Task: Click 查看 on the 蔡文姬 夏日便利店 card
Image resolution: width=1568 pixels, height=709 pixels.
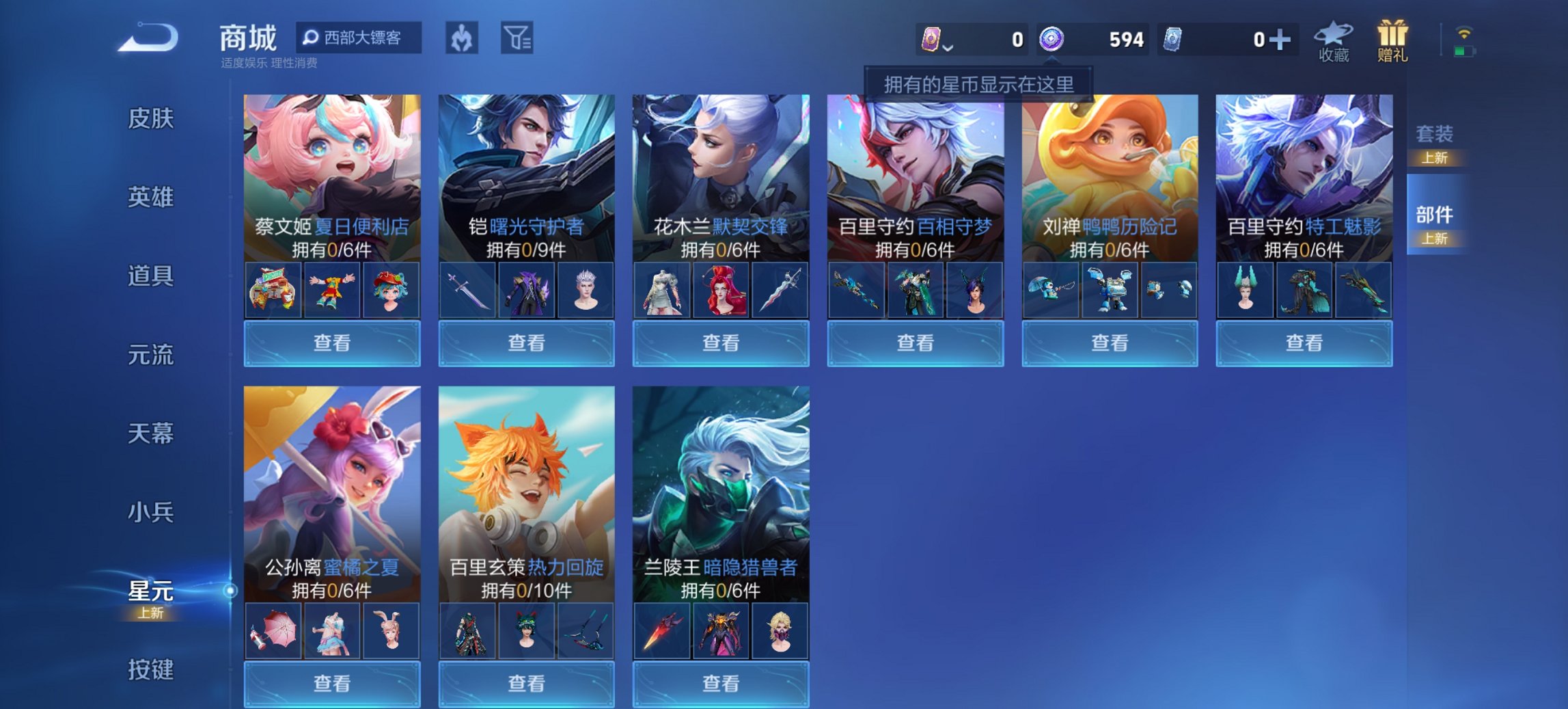Action: click(x=331, y=343)
